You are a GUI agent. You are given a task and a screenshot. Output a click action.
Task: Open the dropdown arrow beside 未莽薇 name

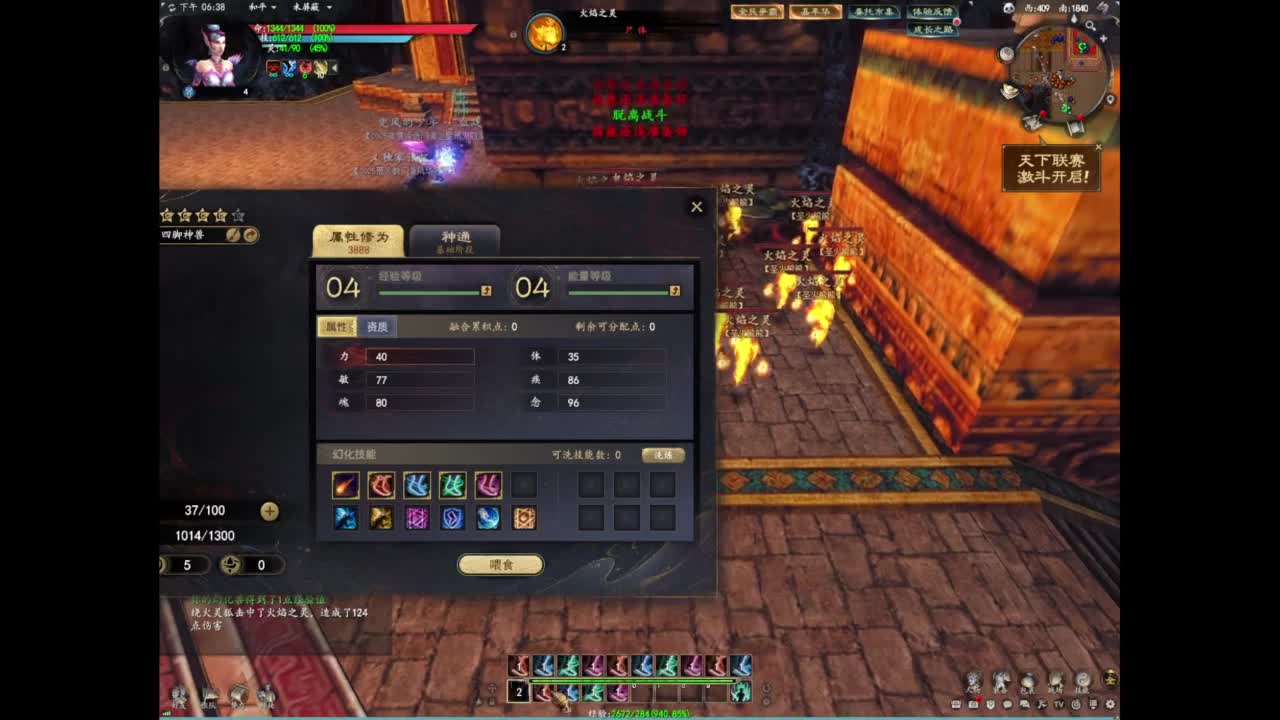coord(329,8)
